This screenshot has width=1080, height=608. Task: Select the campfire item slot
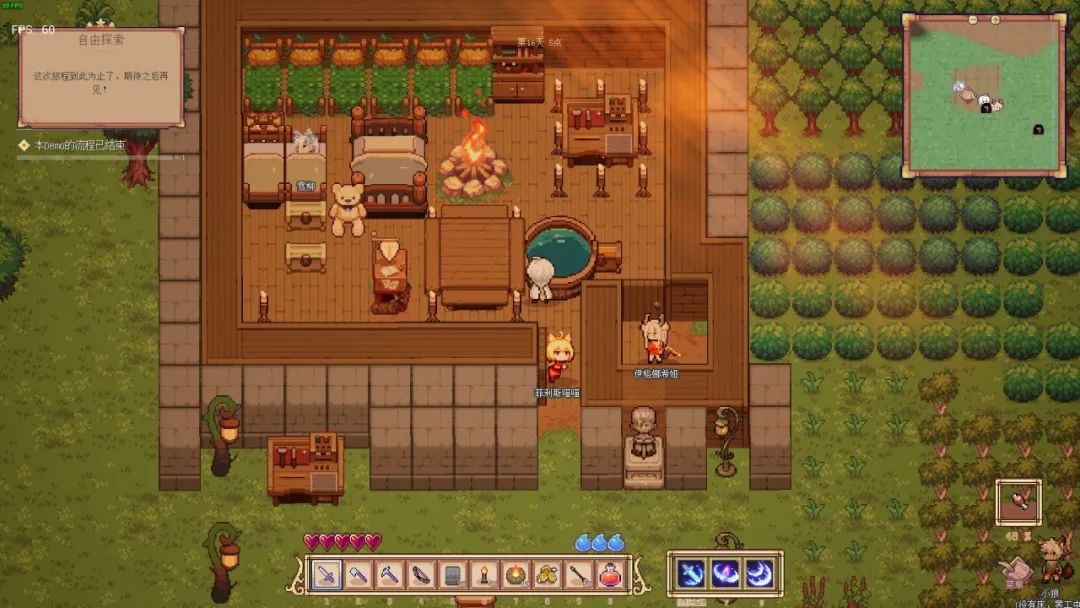tap(515, 574)
